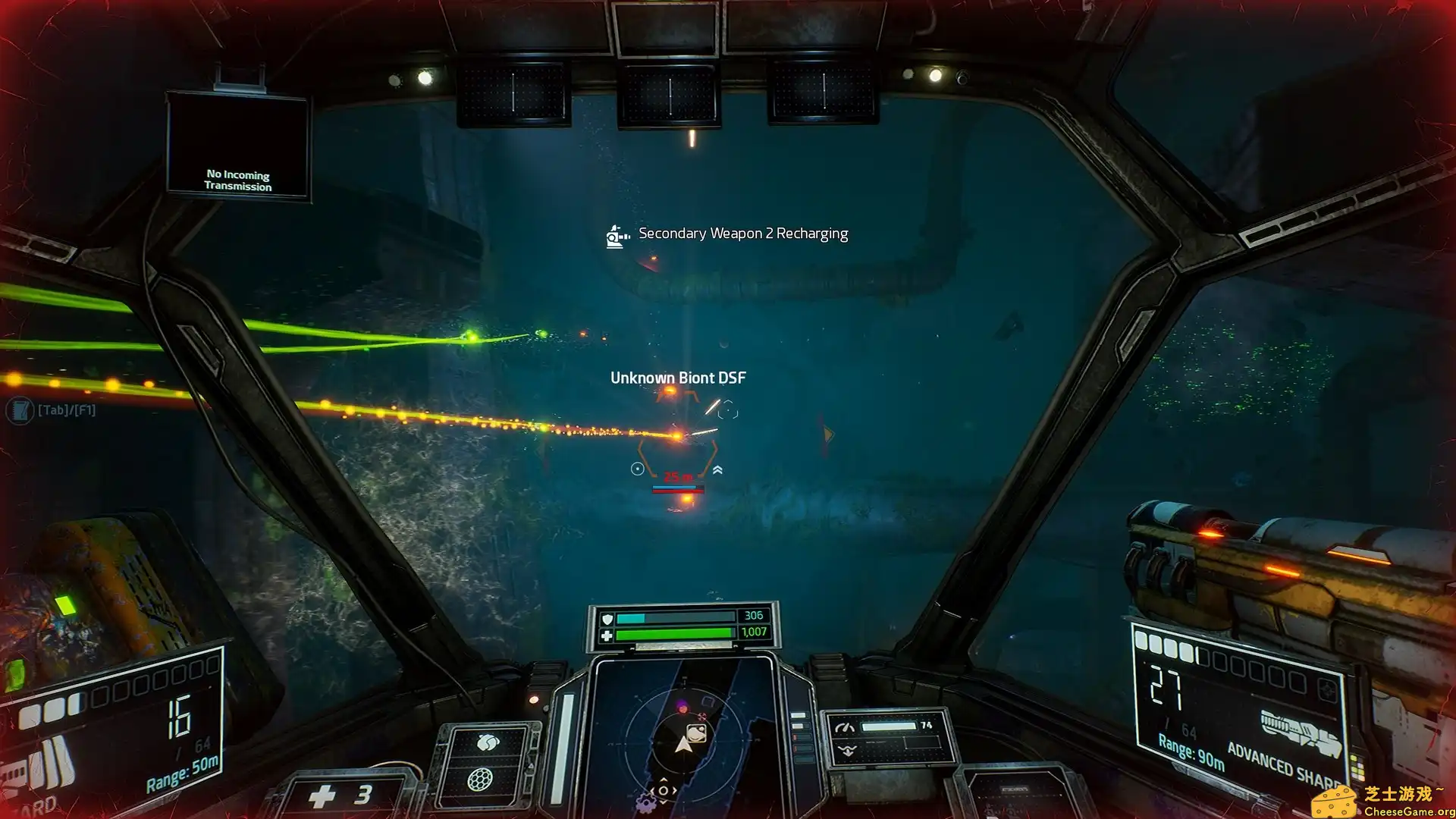Select the torpedo icon on the left console panel
The width and height of the screenshot is (1456, 819).
[487, 742]
